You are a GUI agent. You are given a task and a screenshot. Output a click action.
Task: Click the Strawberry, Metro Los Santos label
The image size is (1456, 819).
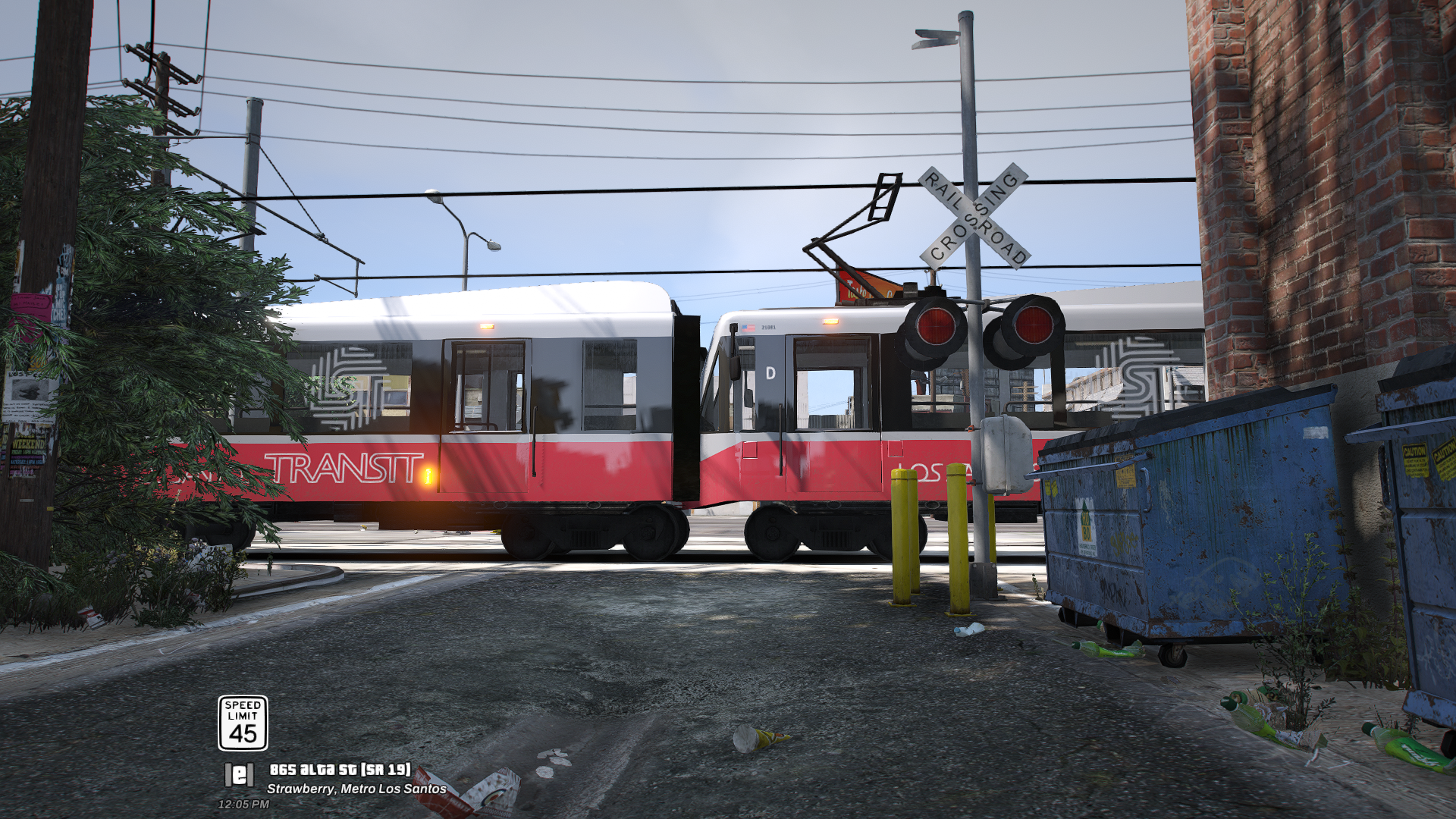(356, 788)
